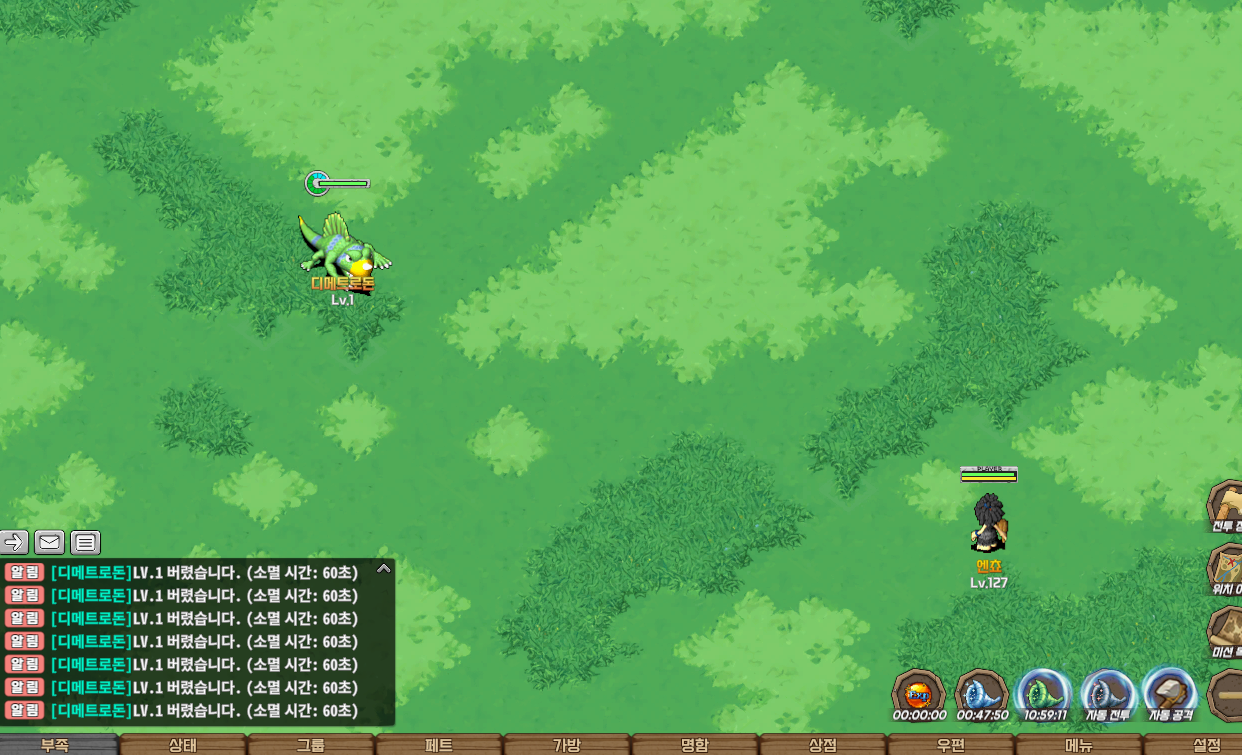The image size is (1242, 755).
Task: Open the 메뉴 menu tab
Action: (x=1079, y=745)
